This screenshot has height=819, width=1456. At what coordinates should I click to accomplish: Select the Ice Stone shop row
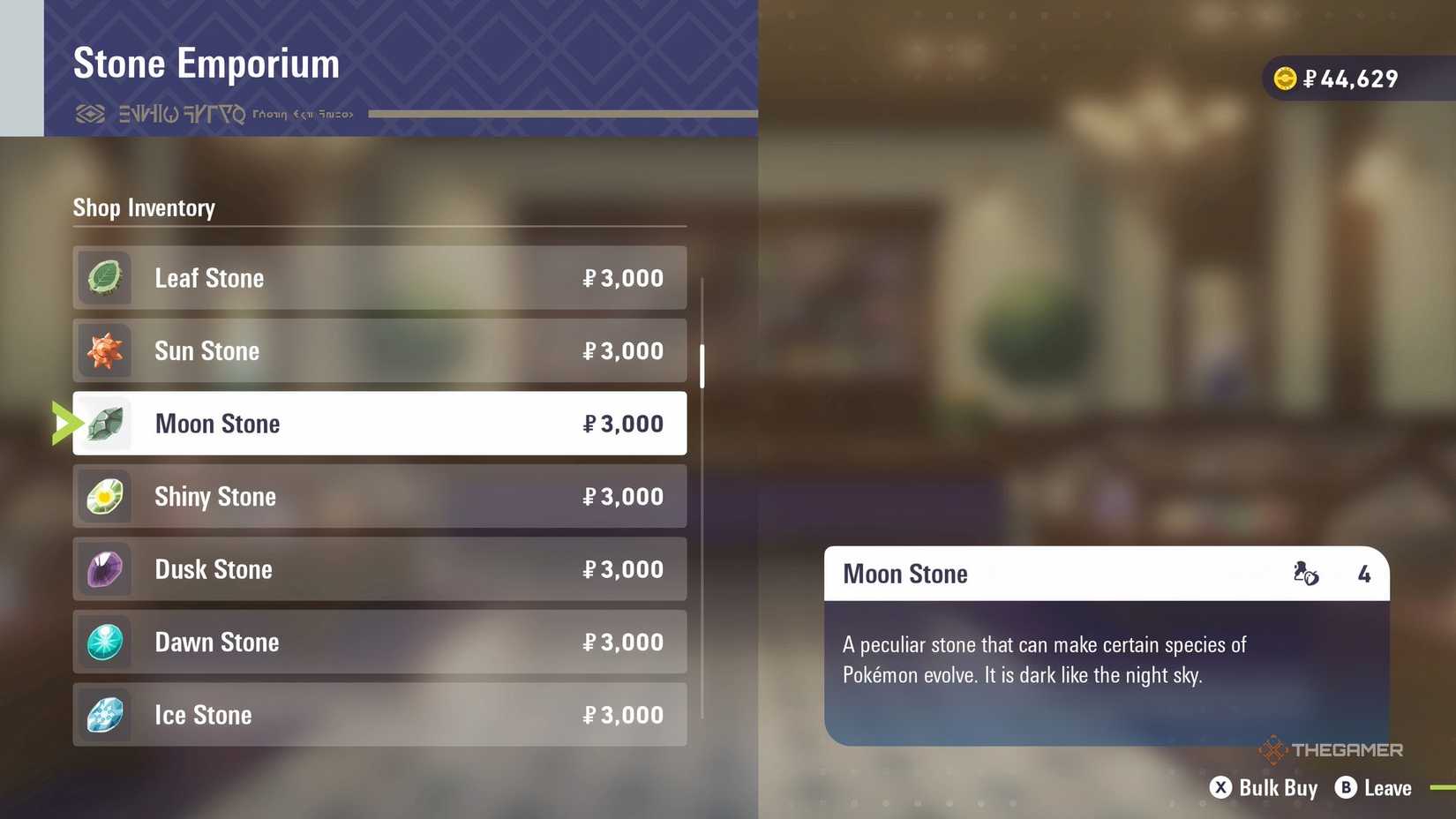379,715
